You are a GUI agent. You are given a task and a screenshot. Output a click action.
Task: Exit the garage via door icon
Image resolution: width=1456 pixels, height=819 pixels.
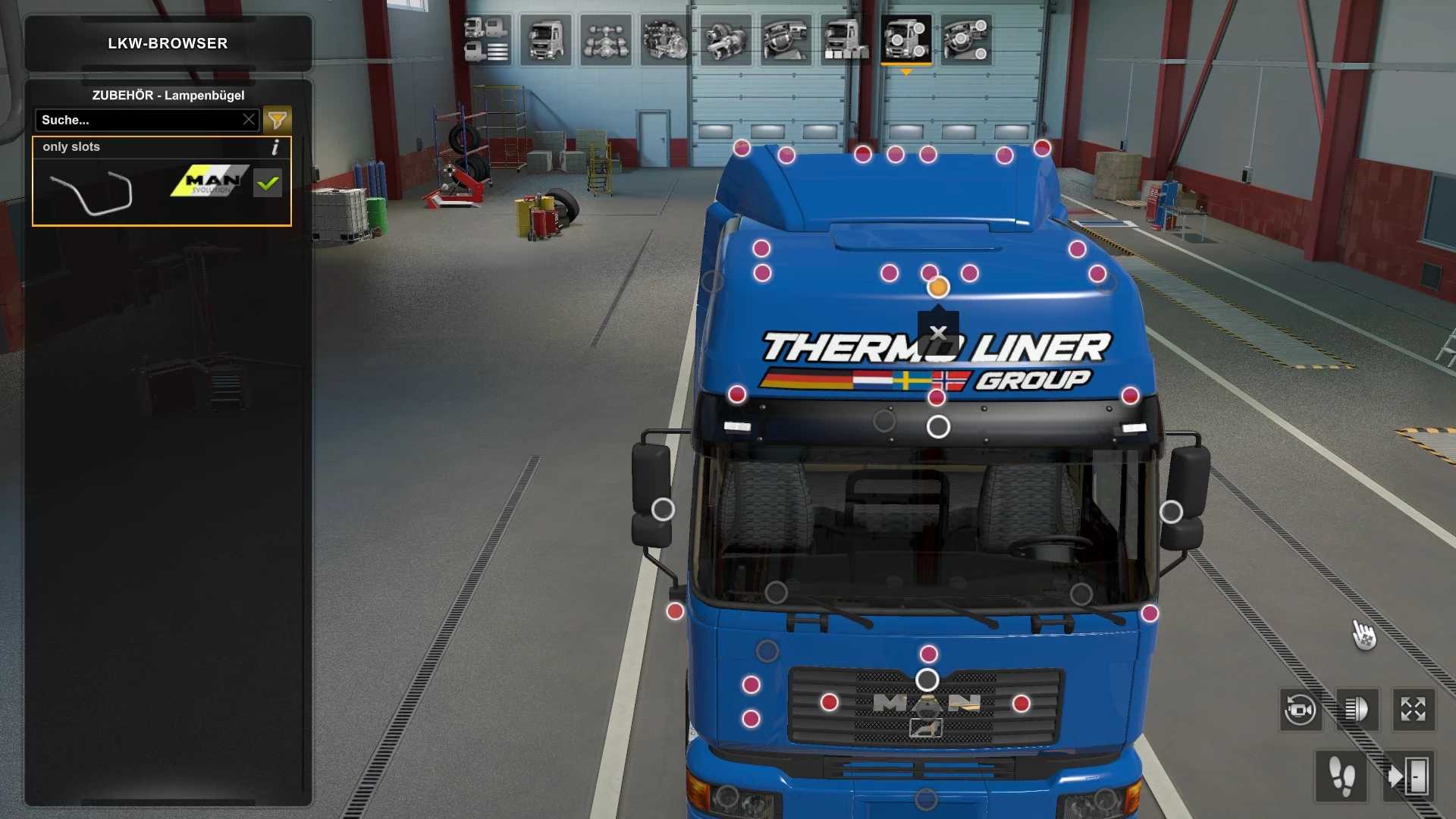coord(1407,777)
